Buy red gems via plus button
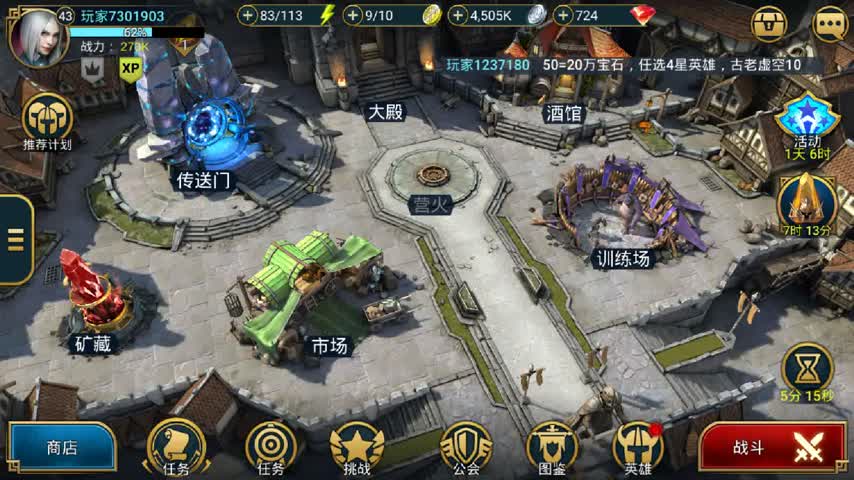854x480 pixels. pyautogui.click(x=564, y=15)
